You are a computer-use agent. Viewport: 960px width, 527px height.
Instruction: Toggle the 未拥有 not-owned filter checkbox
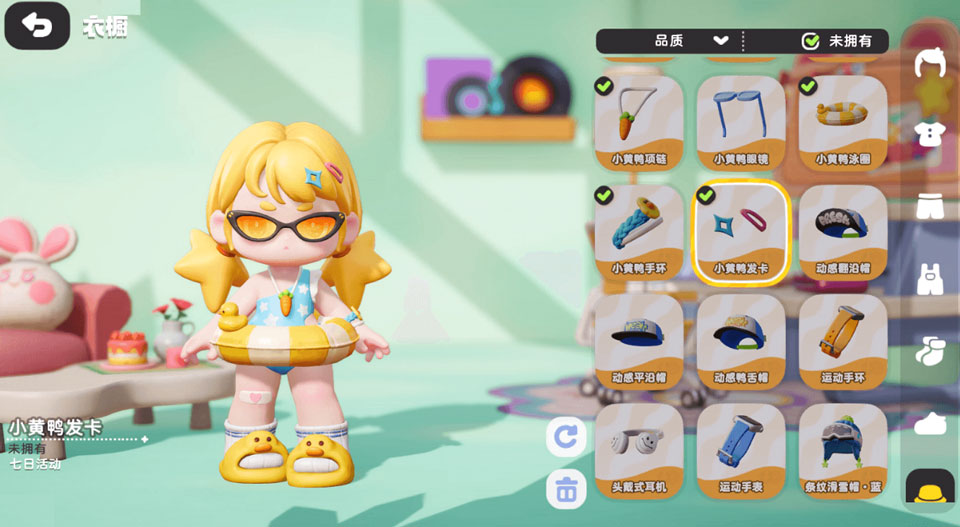[x=811, y=41]
